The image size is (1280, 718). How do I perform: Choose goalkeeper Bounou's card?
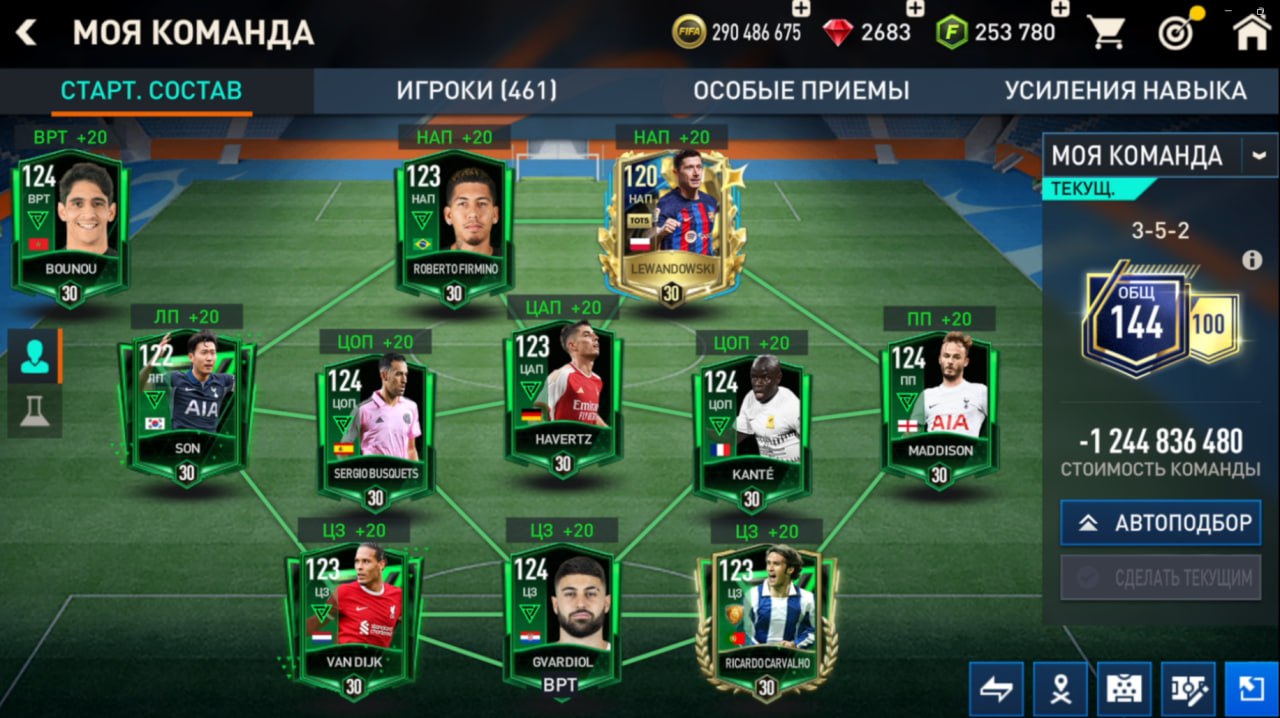[70, 226]
